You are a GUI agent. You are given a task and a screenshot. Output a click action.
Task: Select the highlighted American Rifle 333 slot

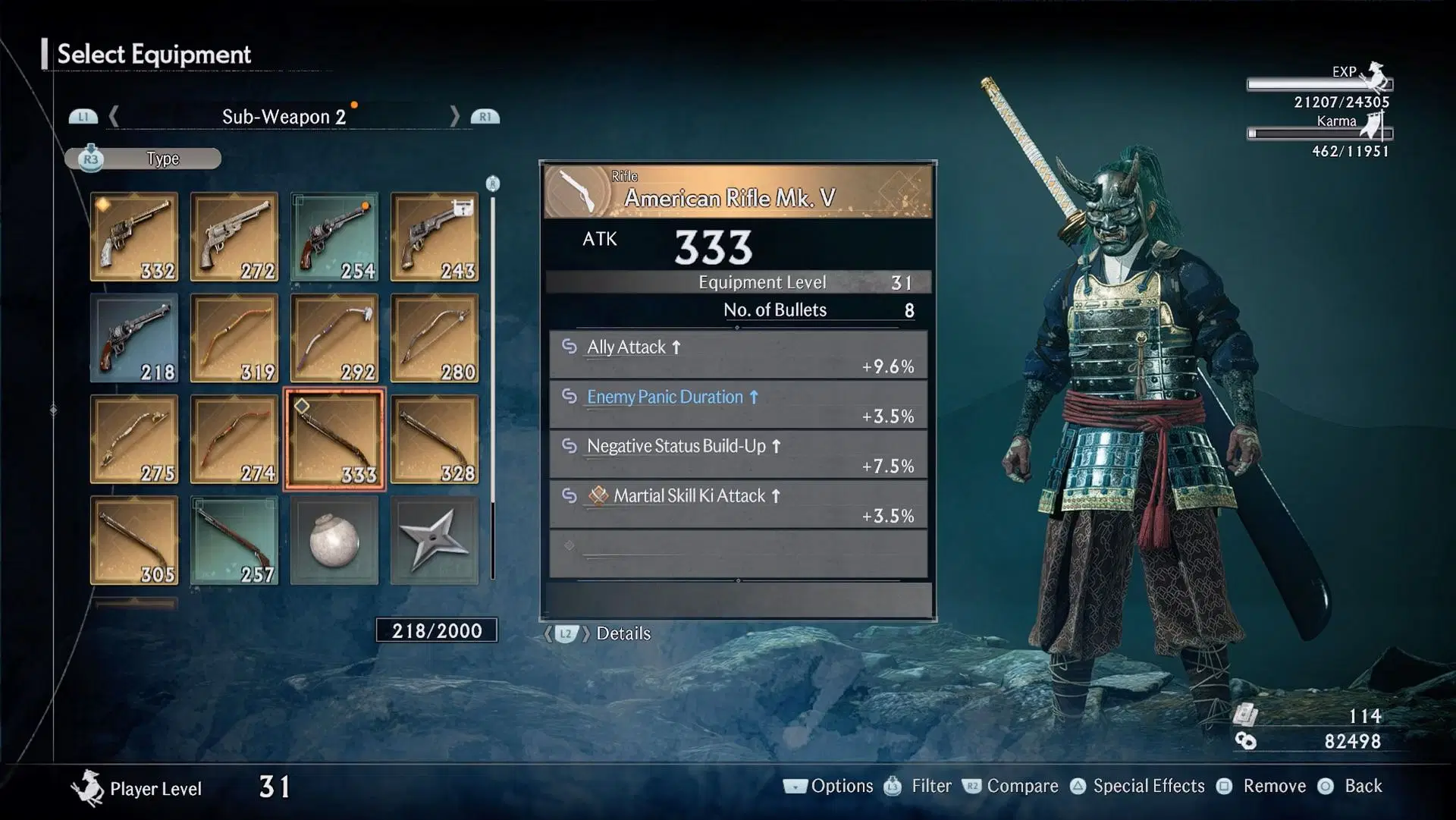pyautogui.click(x=334, y=439)
